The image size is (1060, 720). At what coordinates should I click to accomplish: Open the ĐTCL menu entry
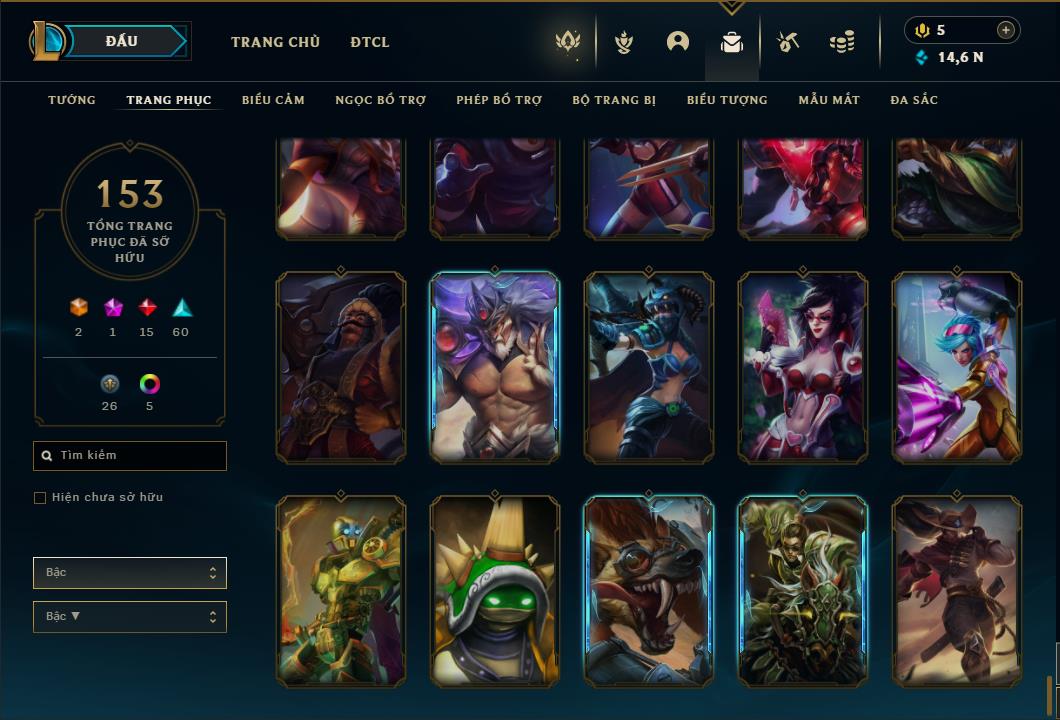(x=370, y=42)
